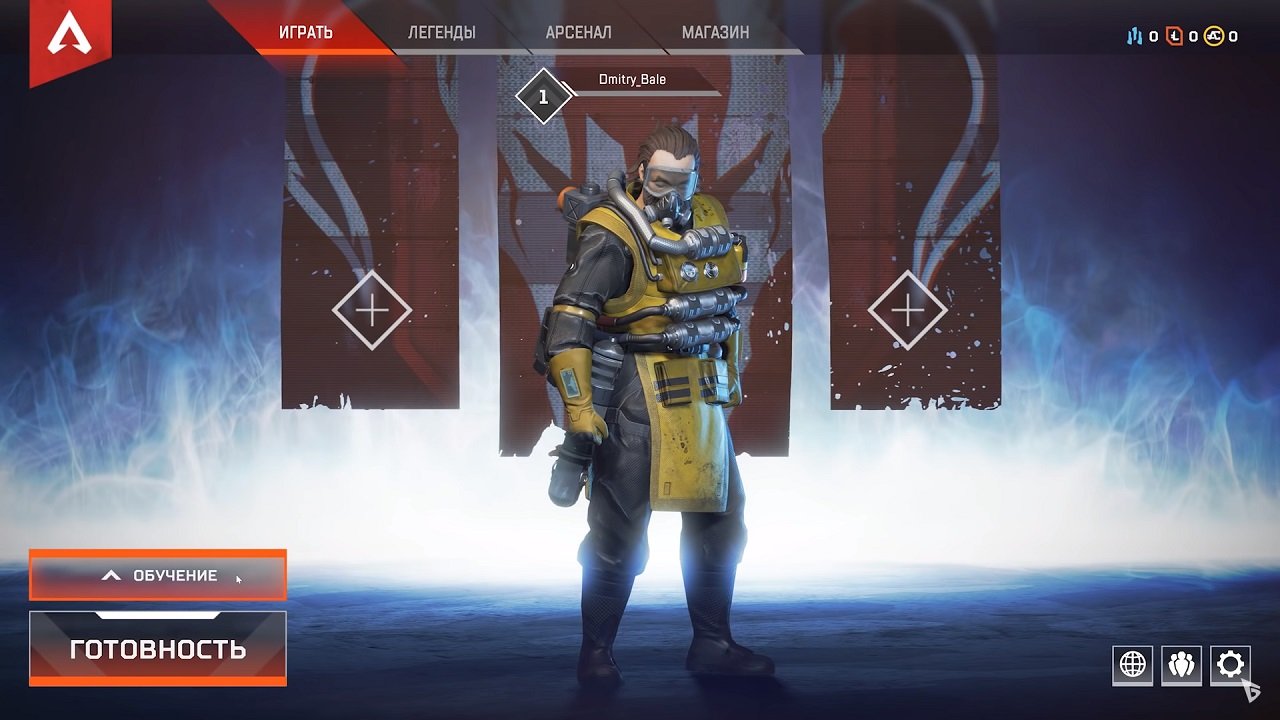The image size is (1280, 720).
Task: Open the friends squad icon
Action: (1180, 663)
